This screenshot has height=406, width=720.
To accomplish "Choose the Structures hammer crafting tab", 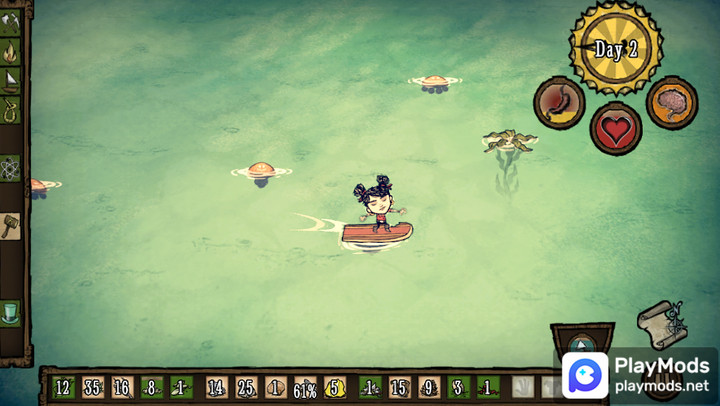I will click(10, 225).
